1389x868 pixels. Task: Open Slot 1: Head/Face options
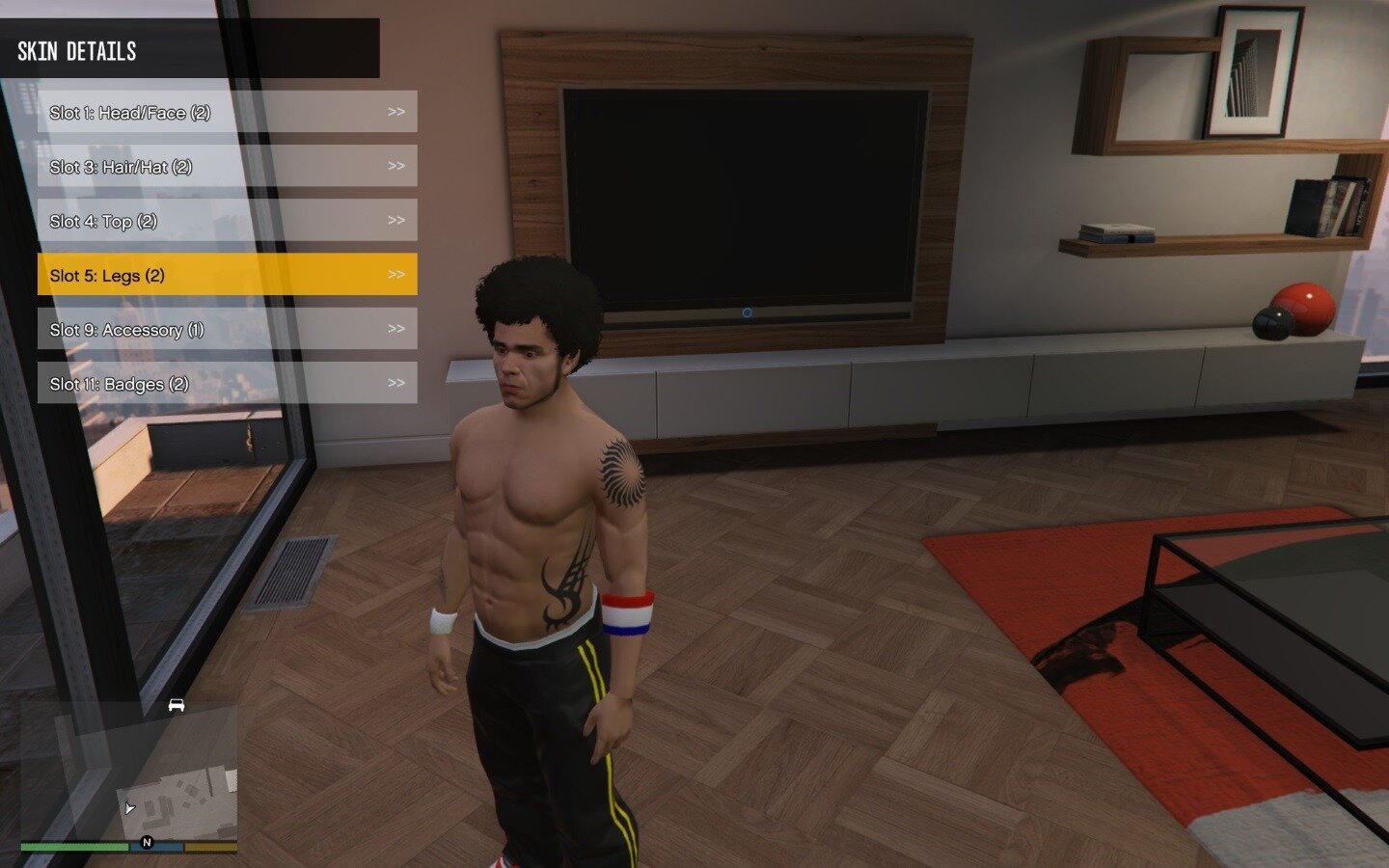(227, 112)
